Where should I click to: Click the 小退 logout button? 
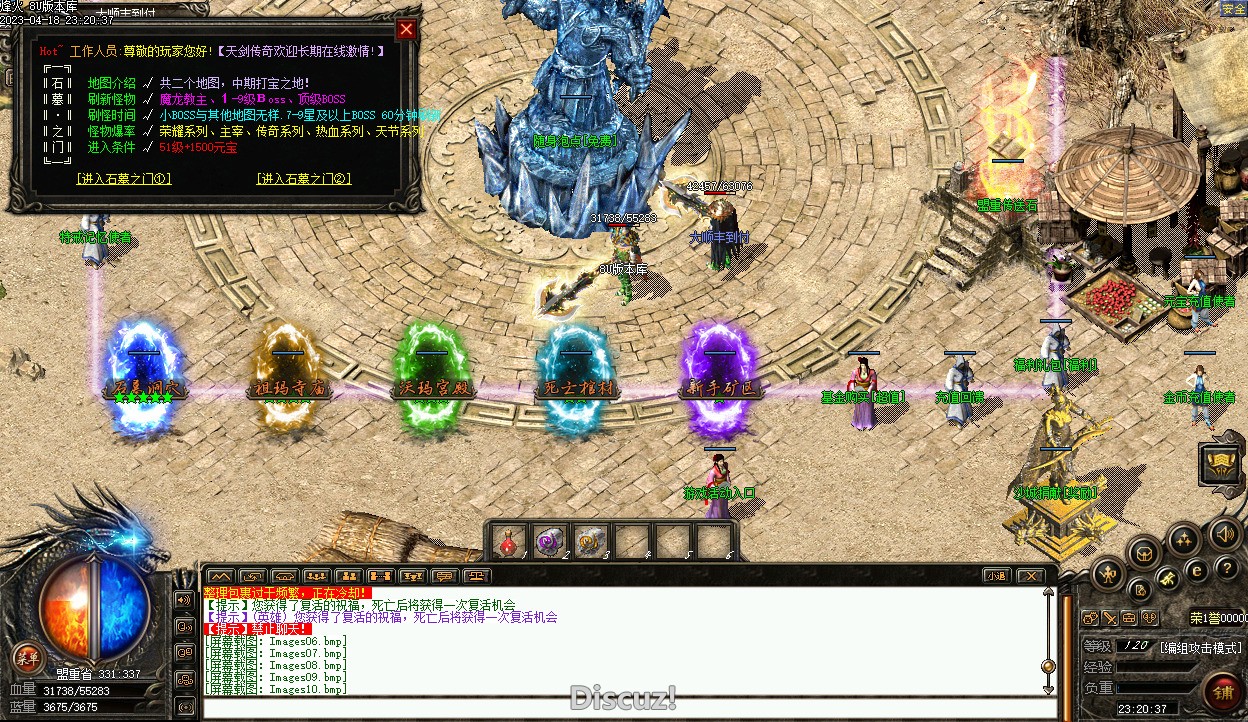pyautogui.click(x=994, y=575)
